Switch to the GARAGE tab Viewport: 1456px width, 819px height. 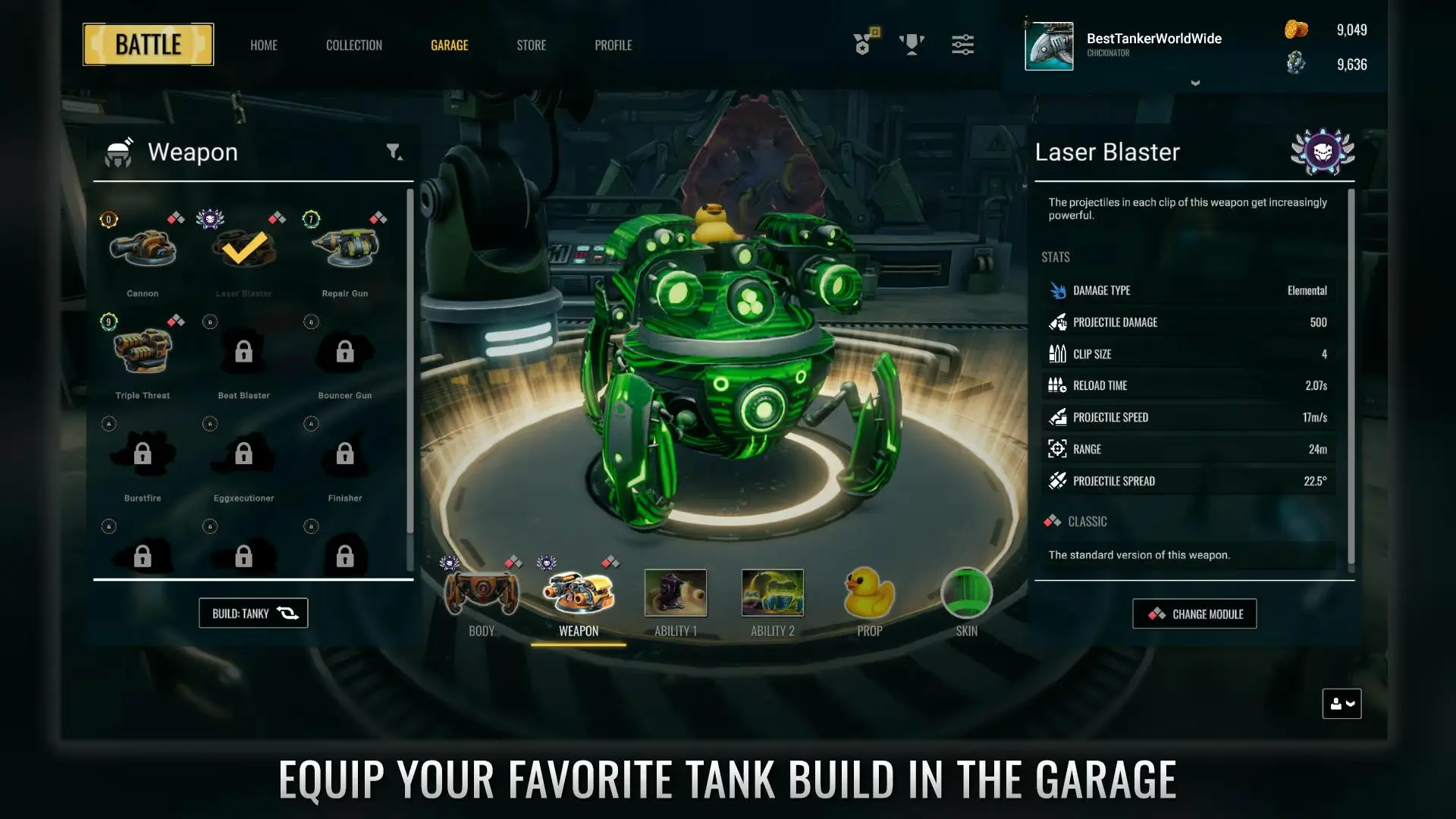click(450, 45)
